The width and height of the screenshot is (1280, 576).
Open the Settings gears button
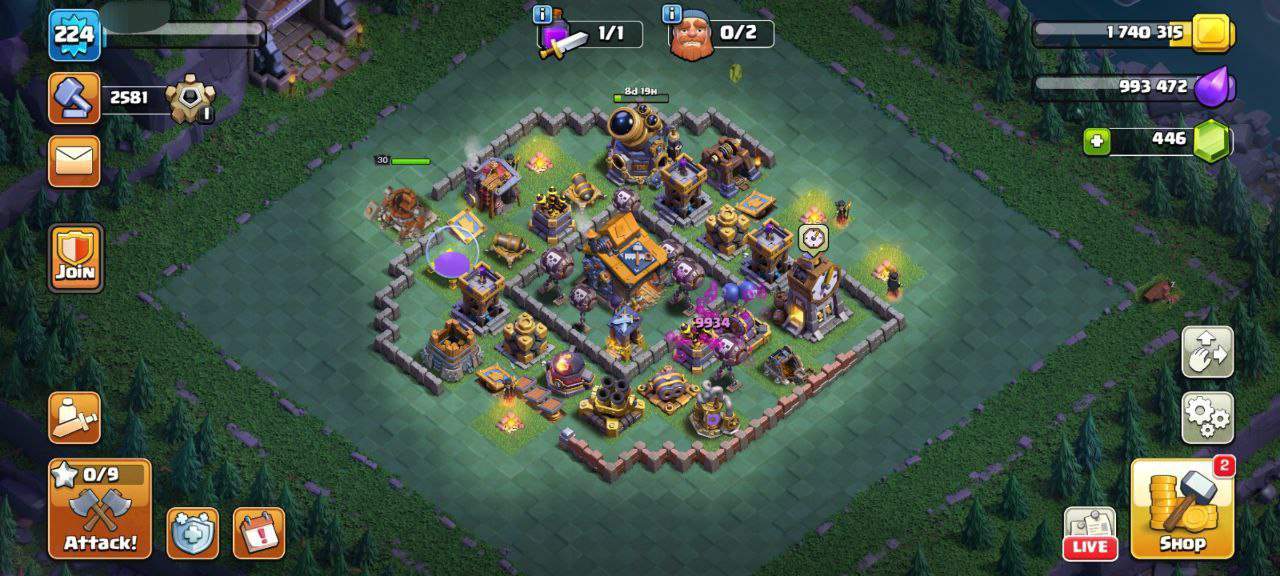[x=1207, y=417]
